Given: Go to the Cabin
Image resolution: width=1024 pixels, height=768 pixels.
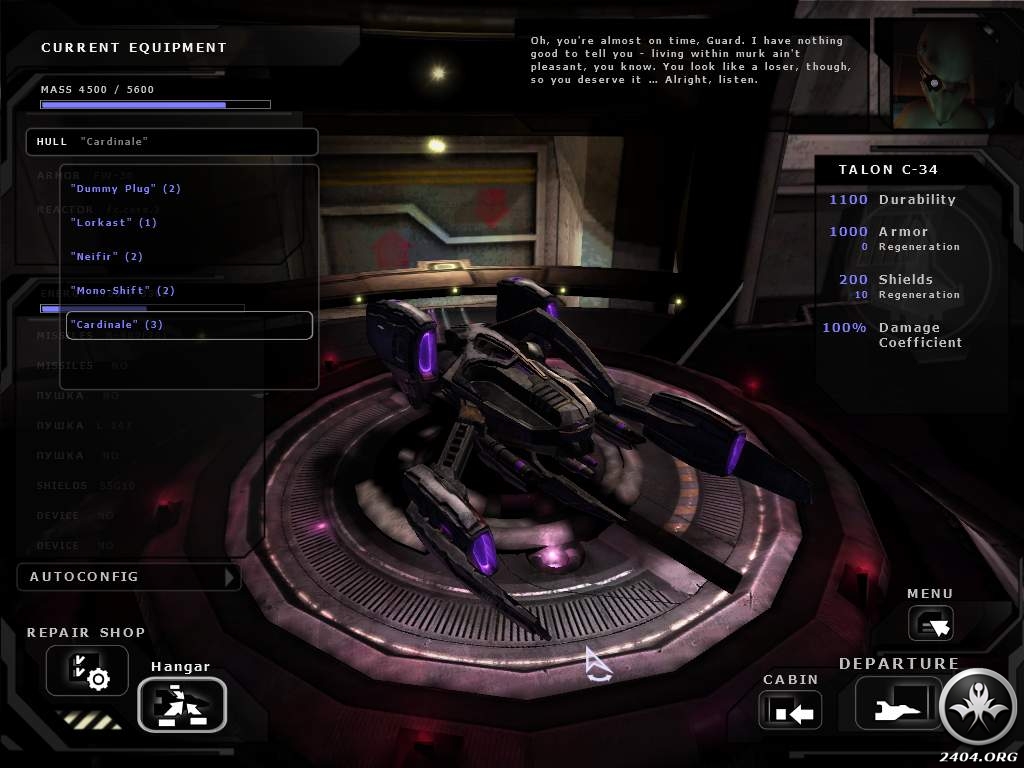Looking at the screenshot, I should click(x=790, y=710).
